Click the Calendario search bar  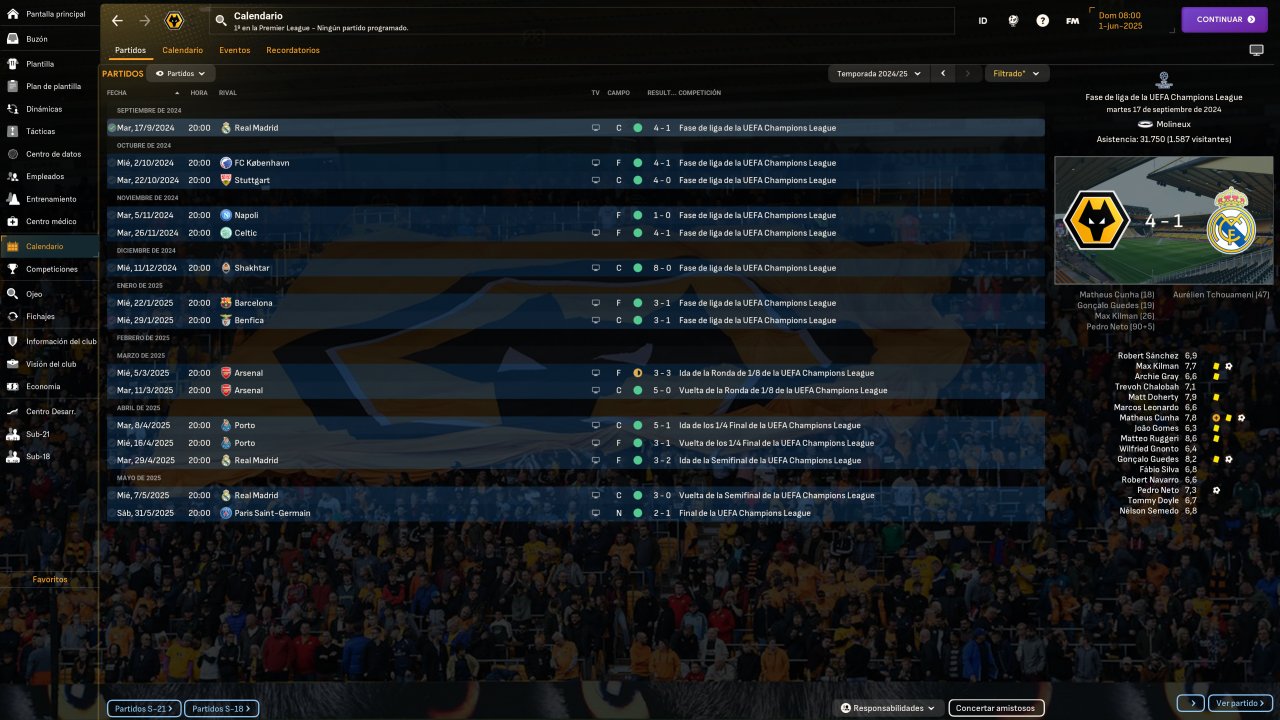point(580,20)
